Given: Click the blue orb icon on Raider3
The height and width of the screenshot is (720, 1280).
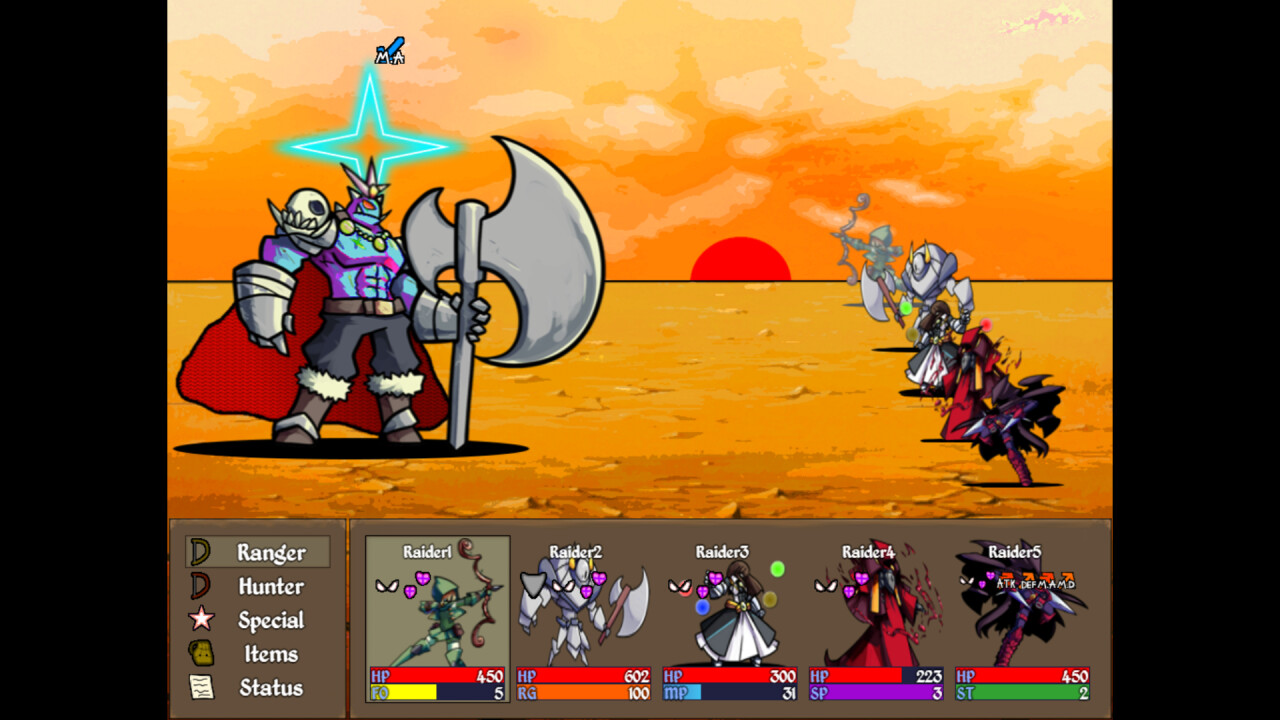Looking at the screenshot, I should click(703, 607).
